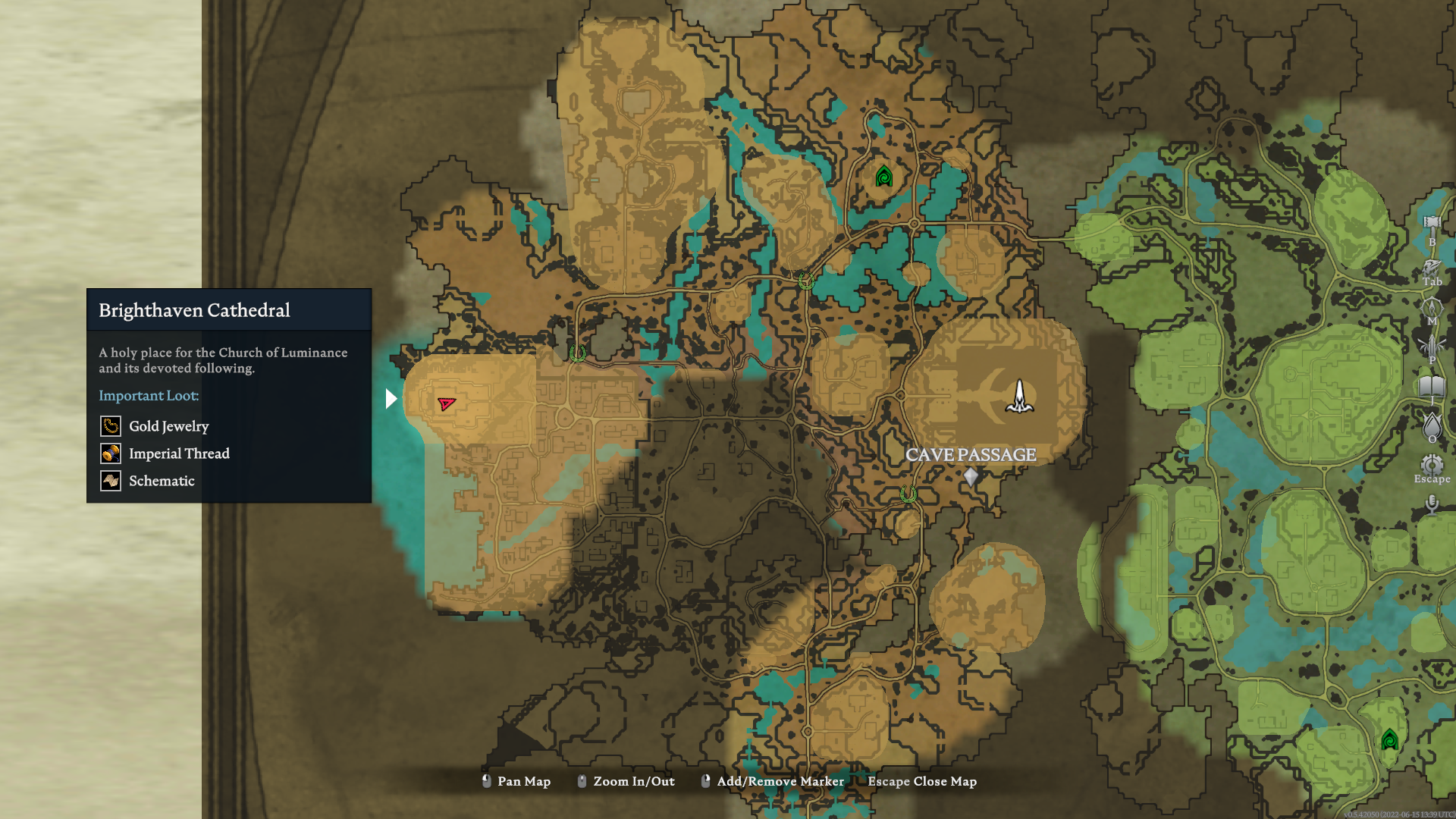
Task: Click the red flag marker on Brighthaven Cathedral
Action: tap(446, 404)
